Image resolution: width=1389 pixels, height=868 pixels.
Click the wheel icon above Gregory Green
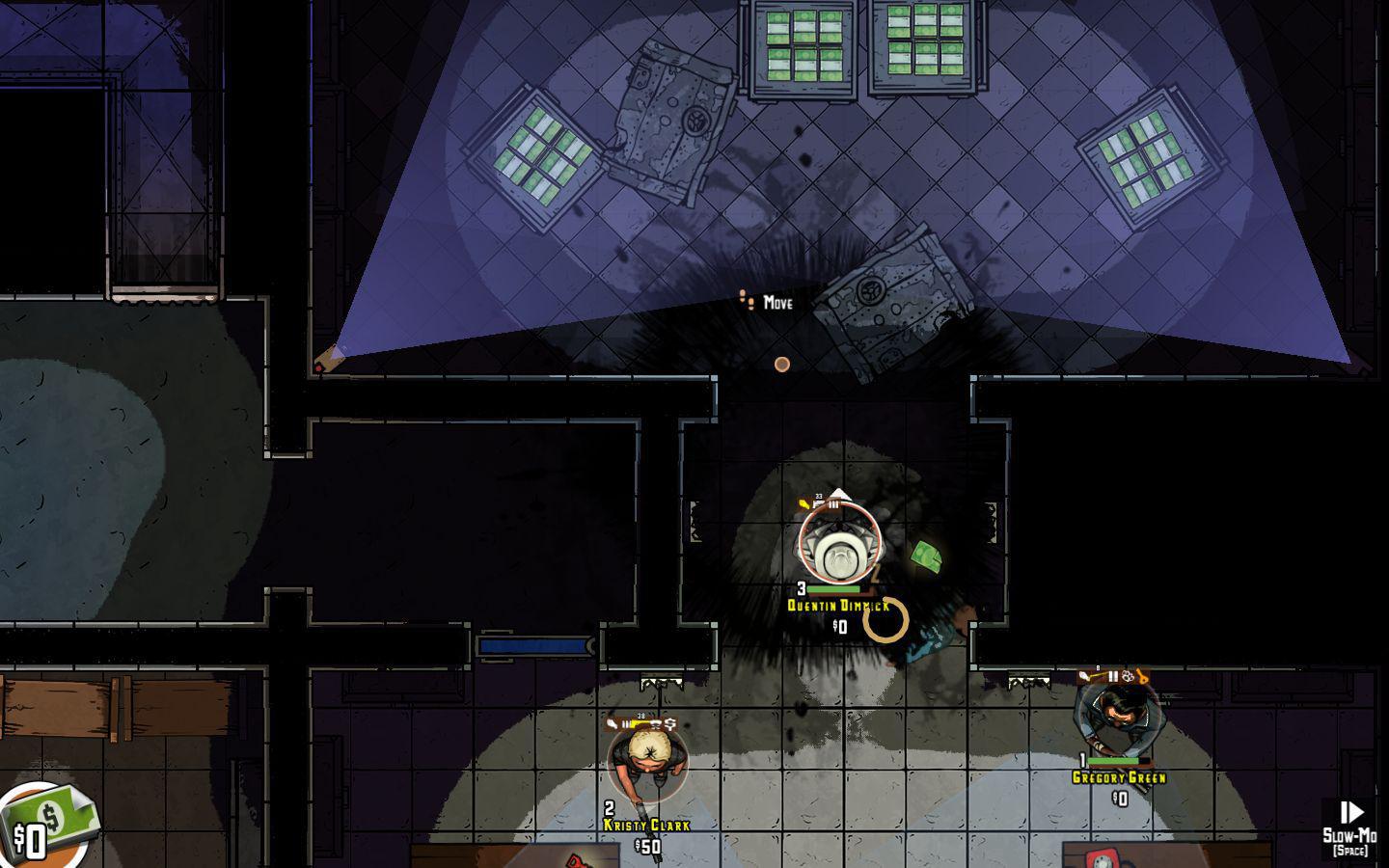point(1127,676)
